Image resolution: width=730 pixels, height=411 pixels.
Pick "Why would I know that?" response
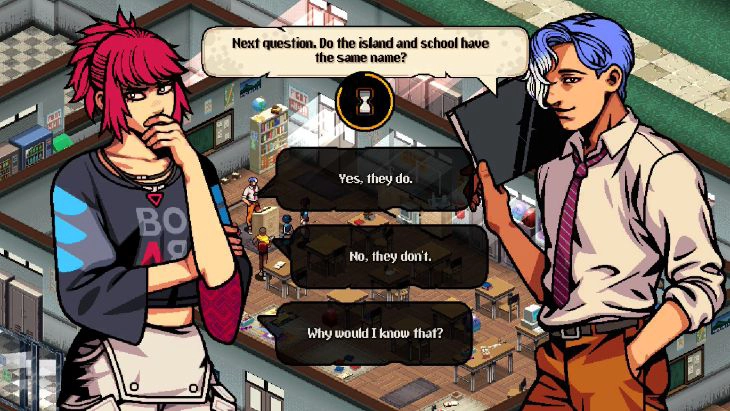click(x=375, y=332)
